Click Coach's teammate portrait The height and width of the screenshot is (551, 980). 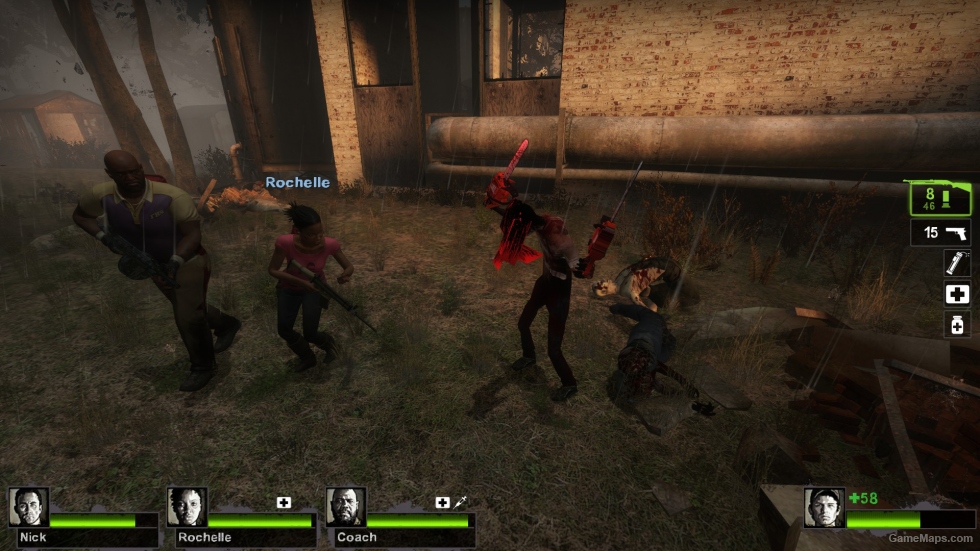pos(346,507)
